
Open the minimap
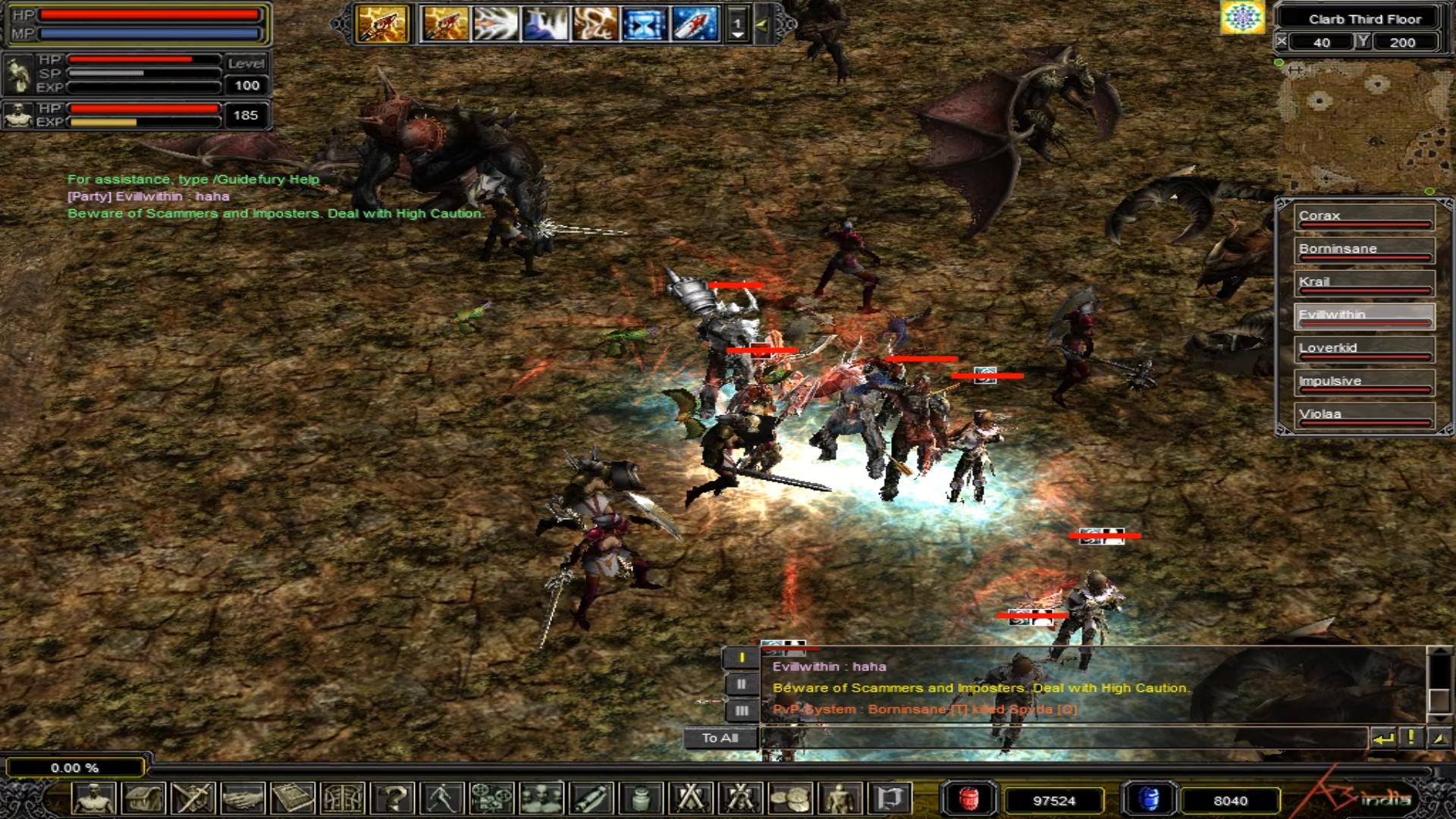[x=1357, y=125]
